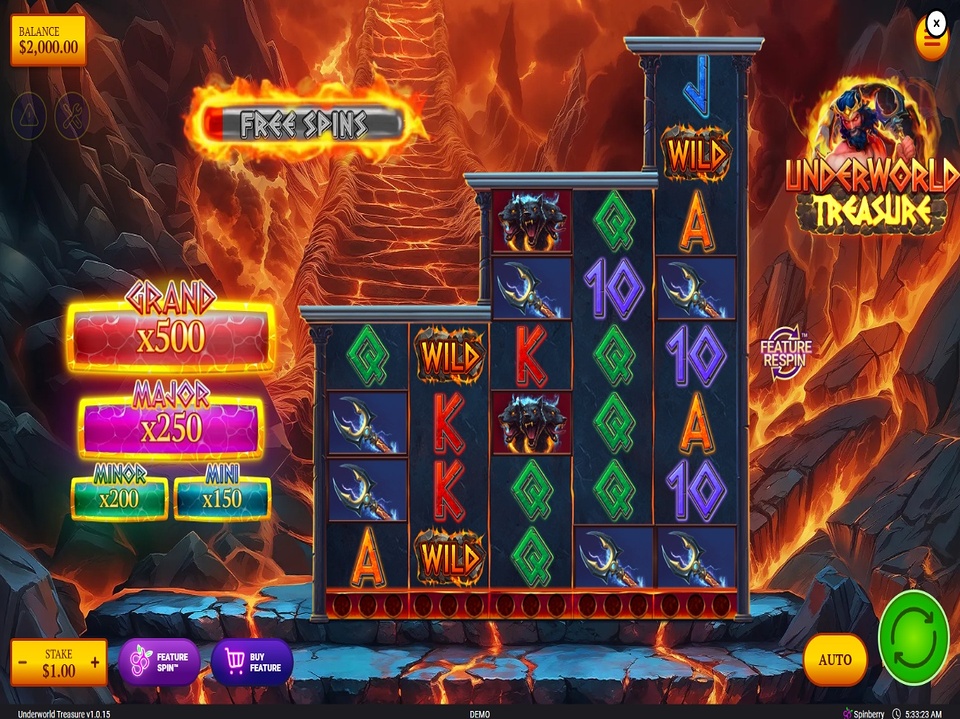Image resolution: width=960 pixels, height=719 pixels.
Task: Open the wrench and screwdriver tools icon
Action: click(72, 117)
